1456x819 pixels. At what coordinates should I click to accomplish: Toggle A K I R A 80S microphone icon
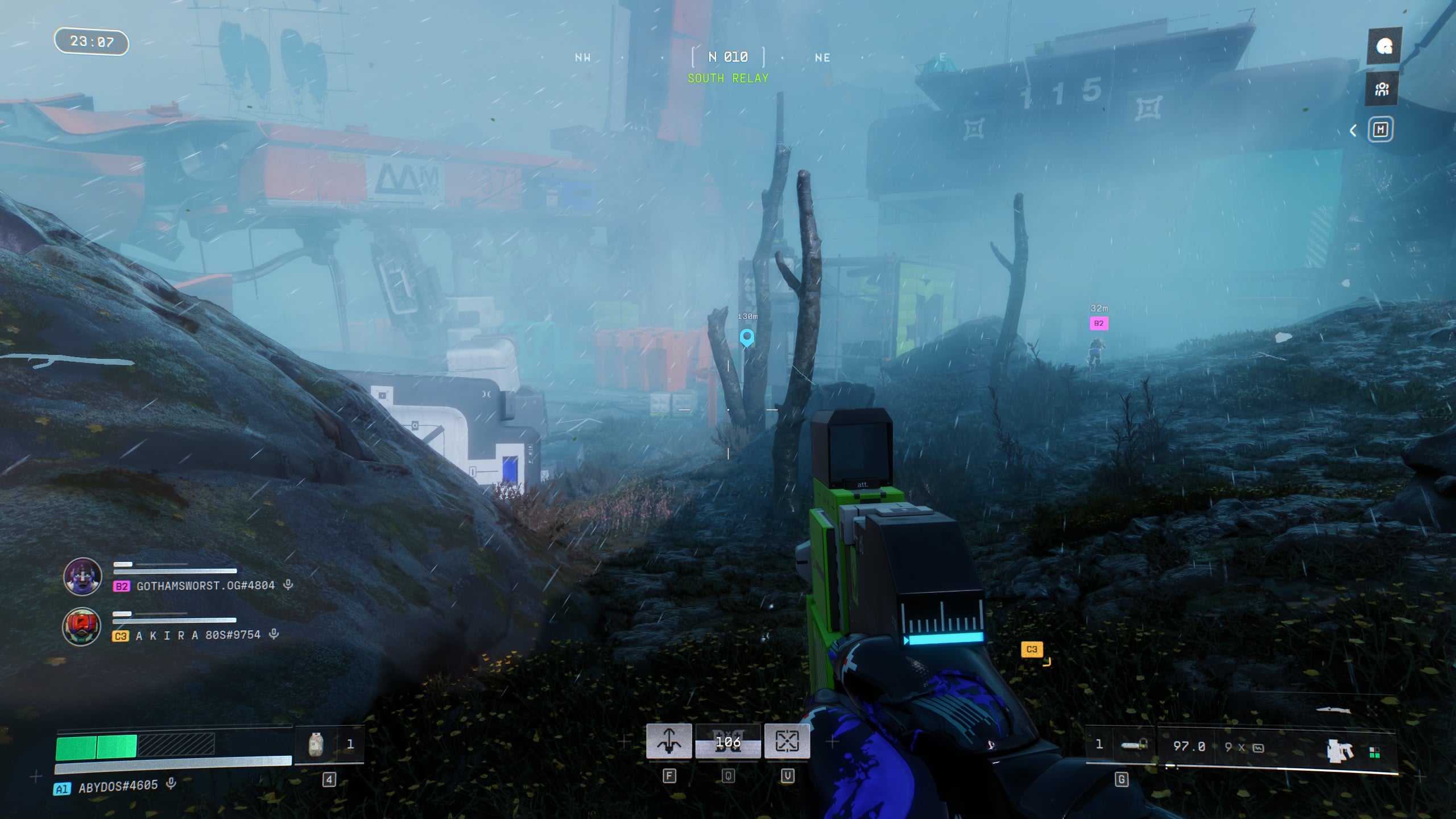coord(274,634)
